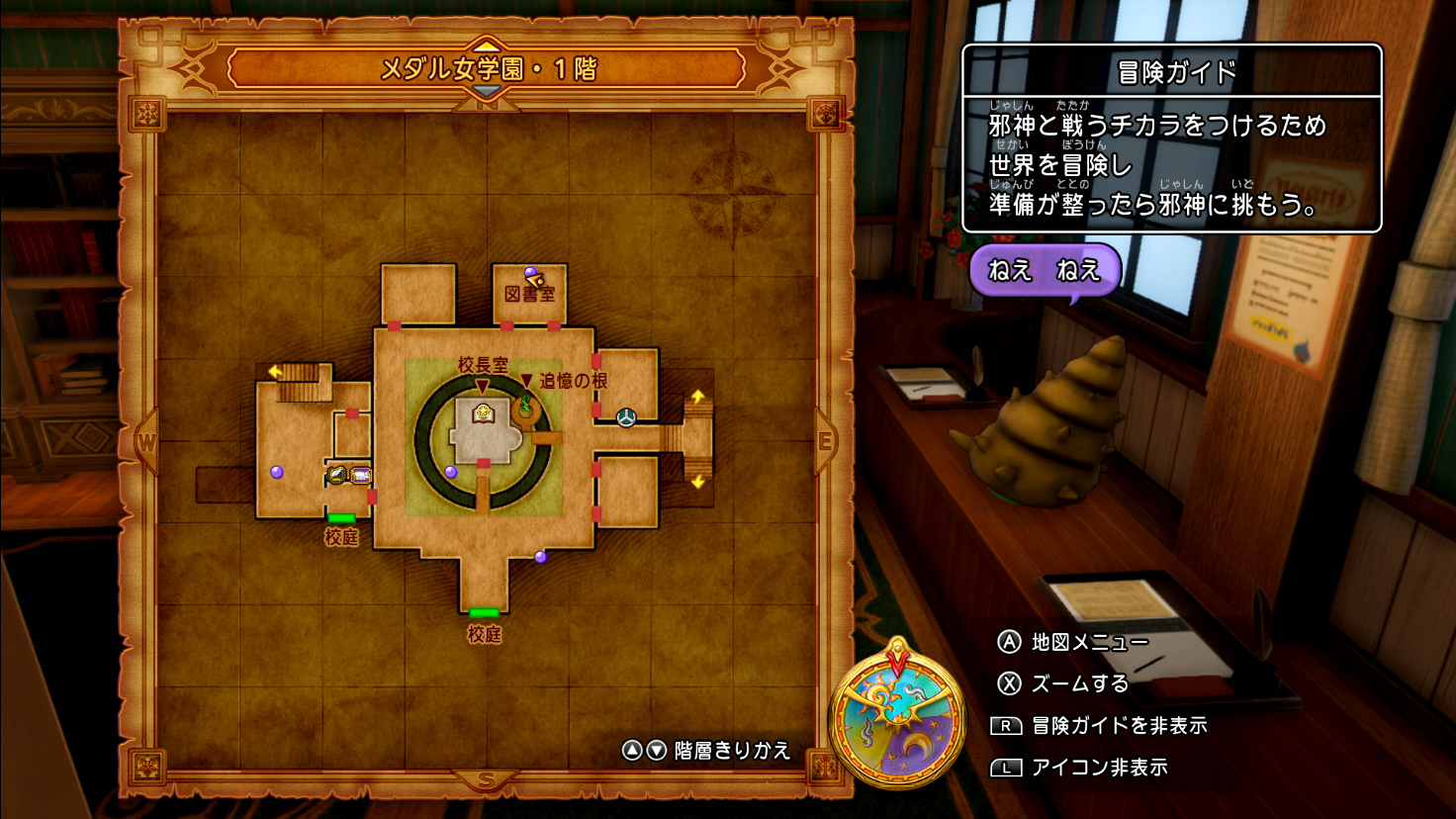The image size is (1456, 819).
Task: Click the yellow stair arrow on west staircase
Action: (x=274, y=371)
